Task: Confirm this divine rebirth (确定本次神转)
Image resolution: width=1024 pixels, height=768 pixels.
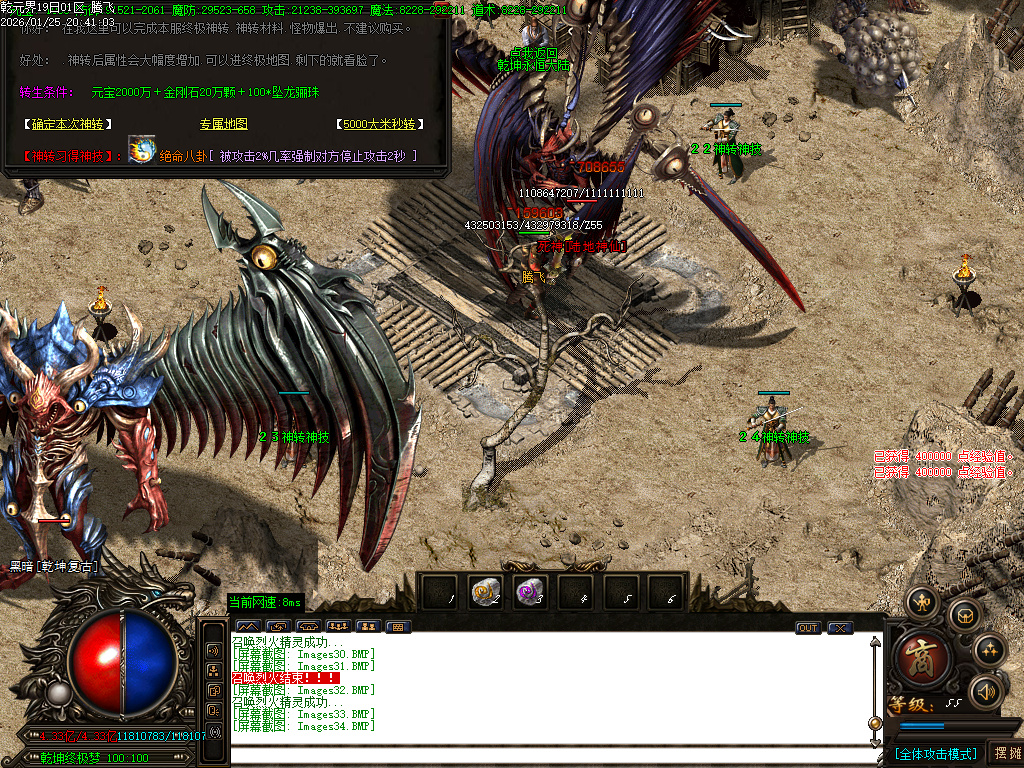Action: pyautogui.click(x=66, y=125)
